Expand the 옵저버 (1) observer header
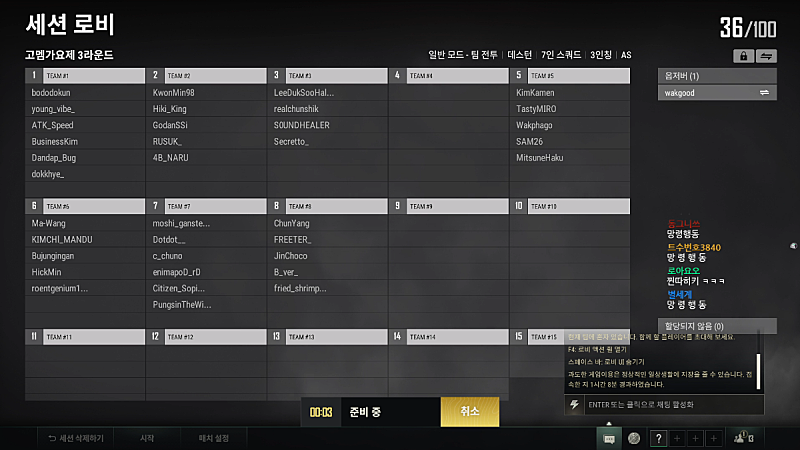Image resolution: width=800 pixels, height=450 pixels. pyautogui.click(x=717, y=76)
